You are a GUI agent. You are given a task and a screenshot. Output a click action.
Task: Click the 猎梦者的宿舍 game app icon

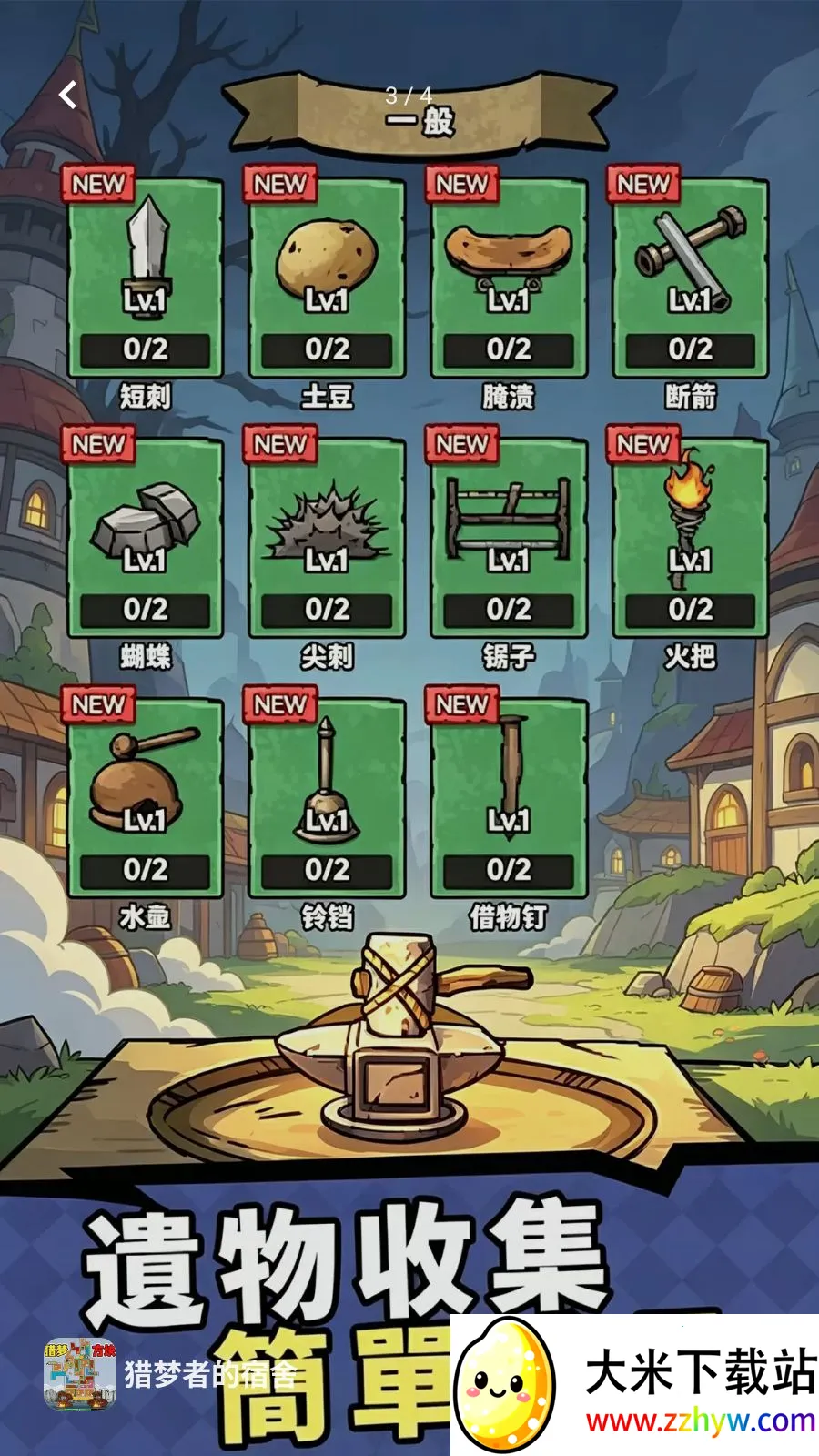(x=80, y=1374)
